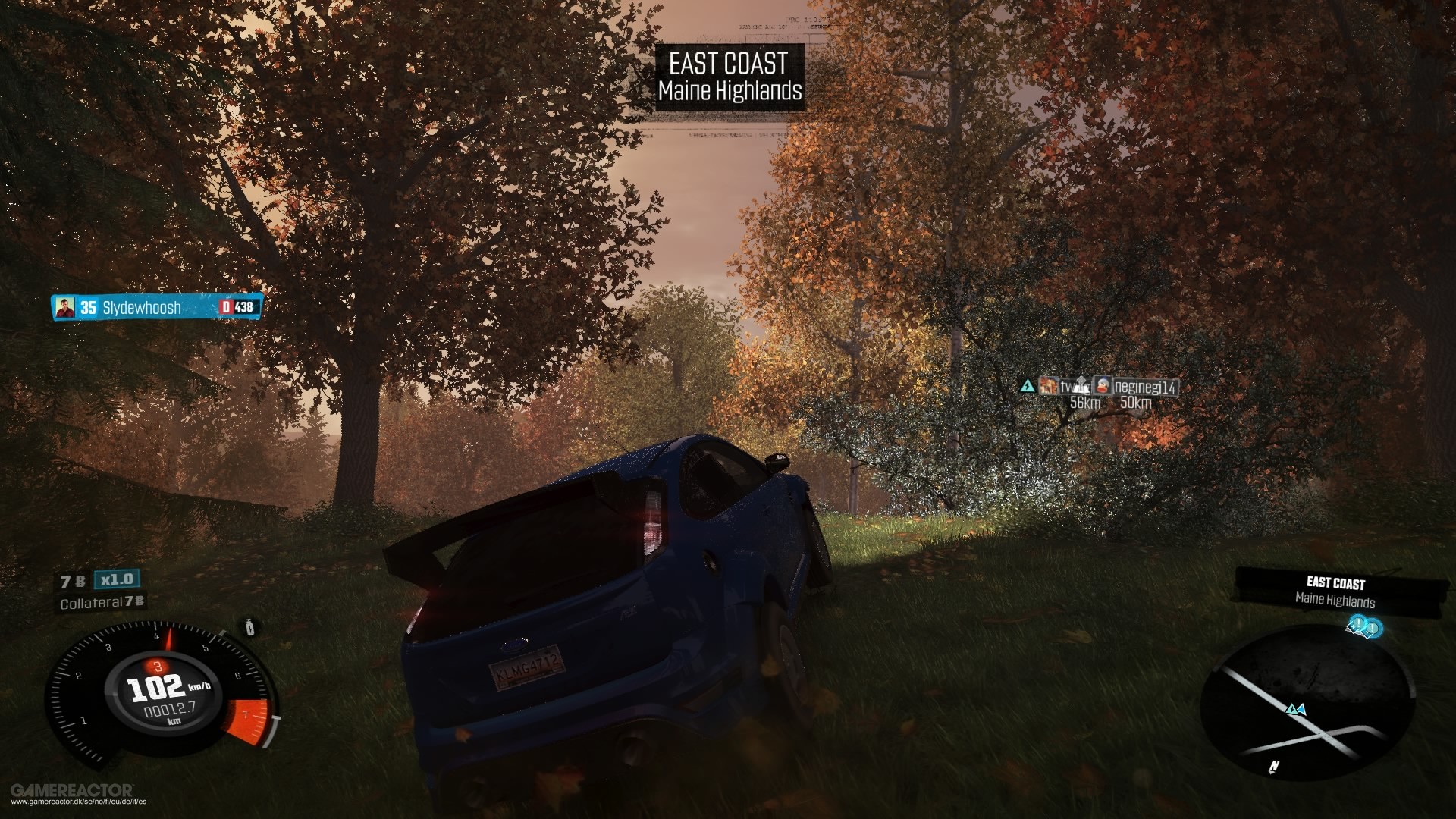Click the avatar icon beside the 56km marker
This screenshot has height=819, width=1456.
click(1050, 385)
